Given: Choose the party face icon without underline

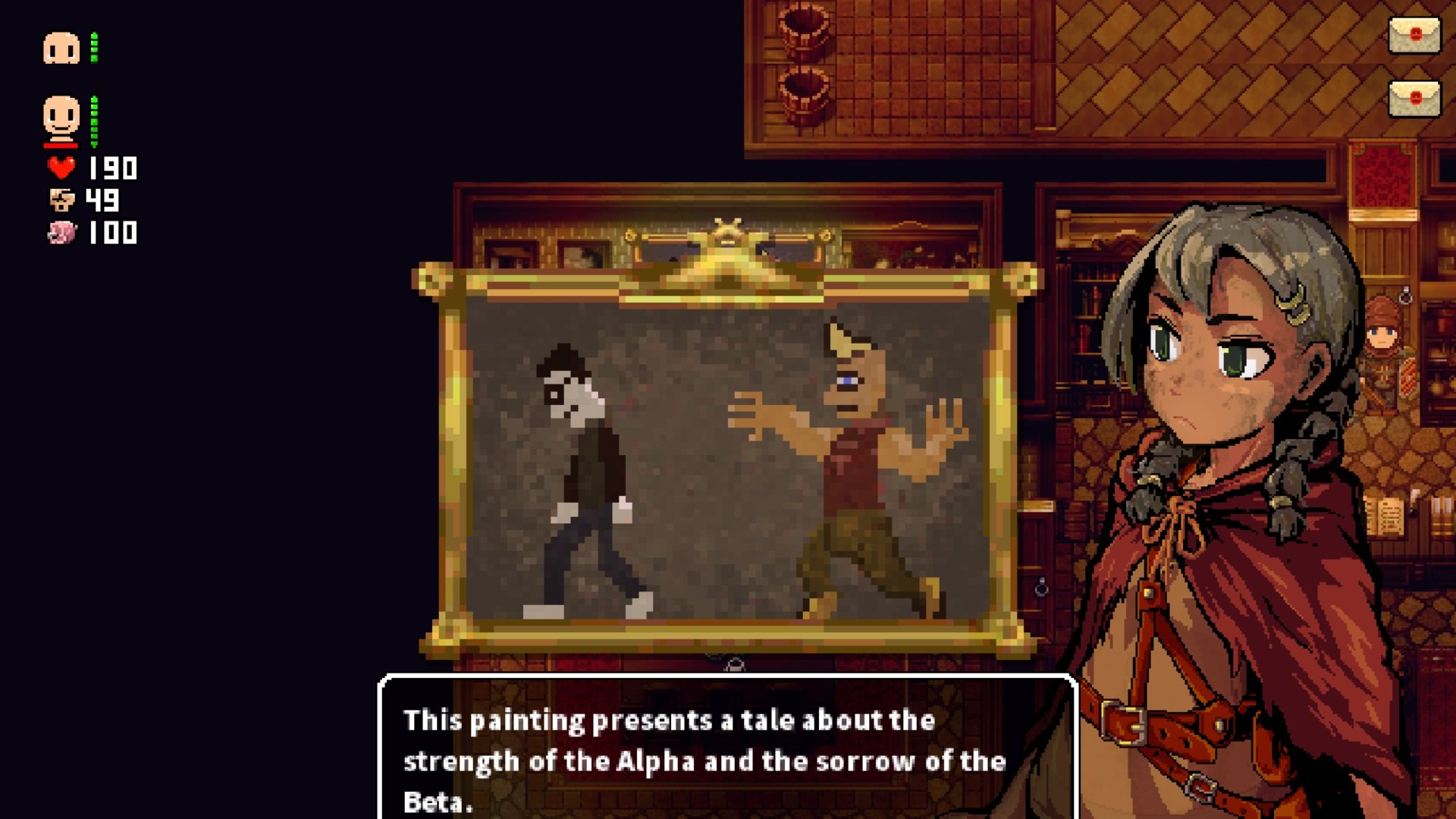Looking at the screenshot, I should coord(61,48).
